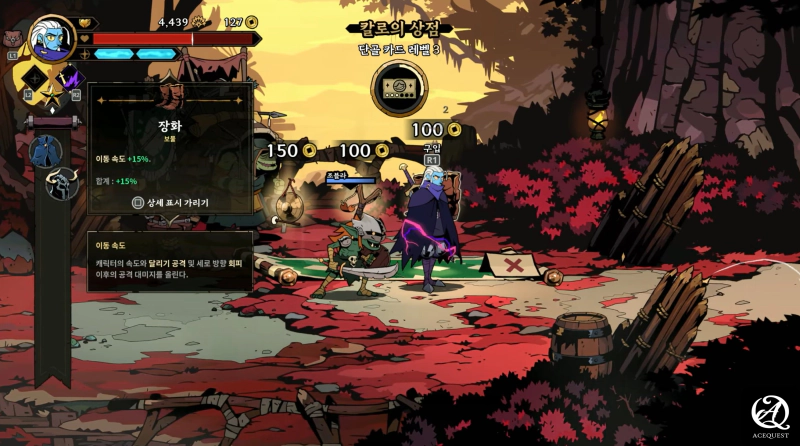Viewport: 800px width, 446px height.
Task: Select the blue cloak equipment slot
Action: tap(46, 151)
